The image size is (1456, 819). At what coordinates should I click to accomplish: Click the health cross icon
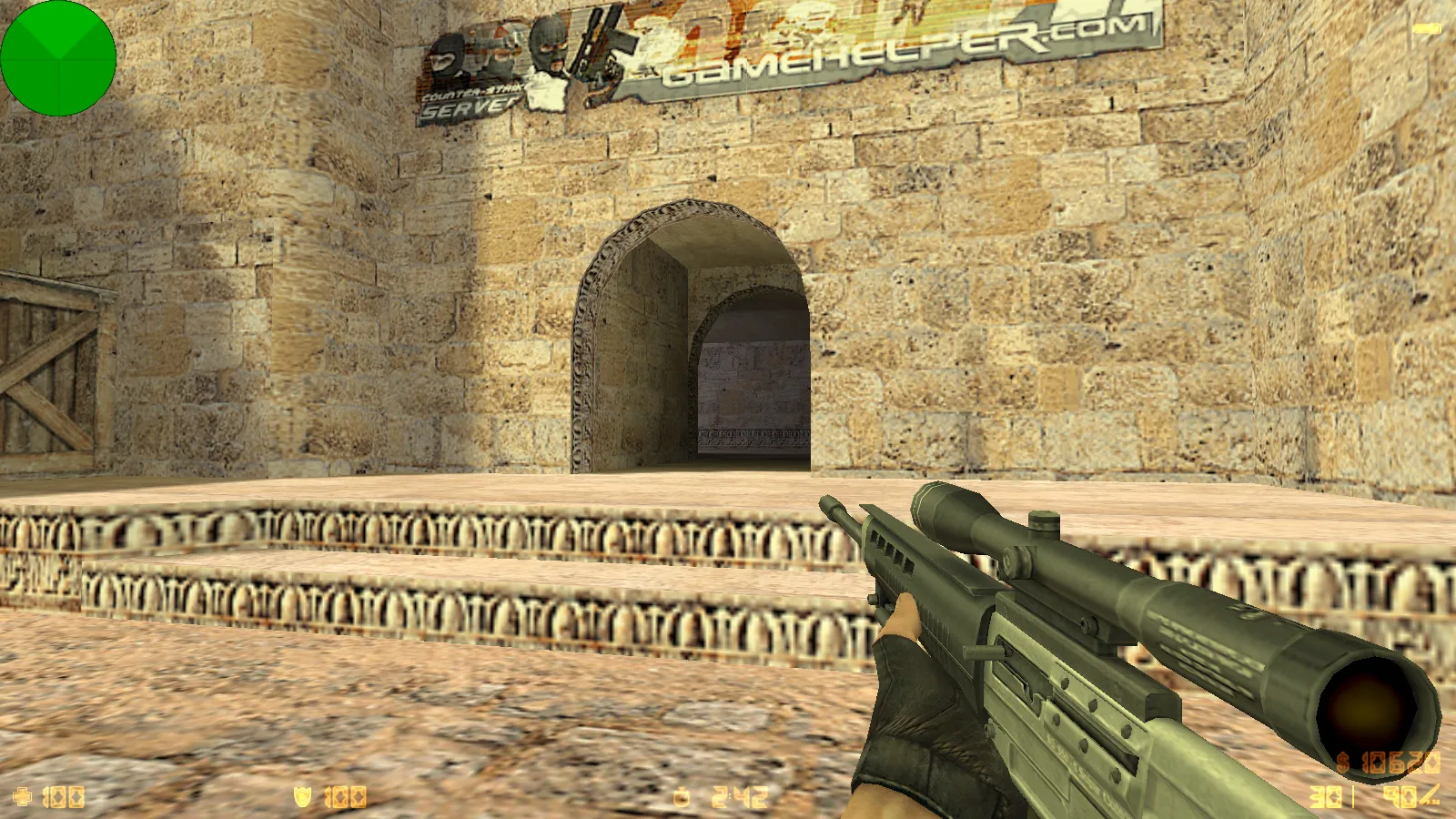21,795
